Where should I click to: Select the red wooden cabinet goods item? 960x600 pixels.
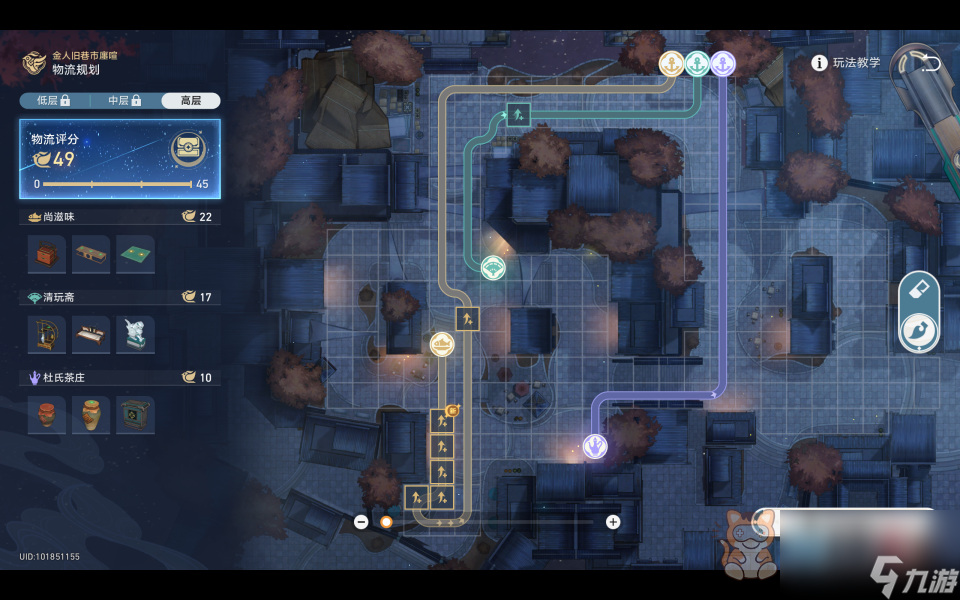coord(47,254)
